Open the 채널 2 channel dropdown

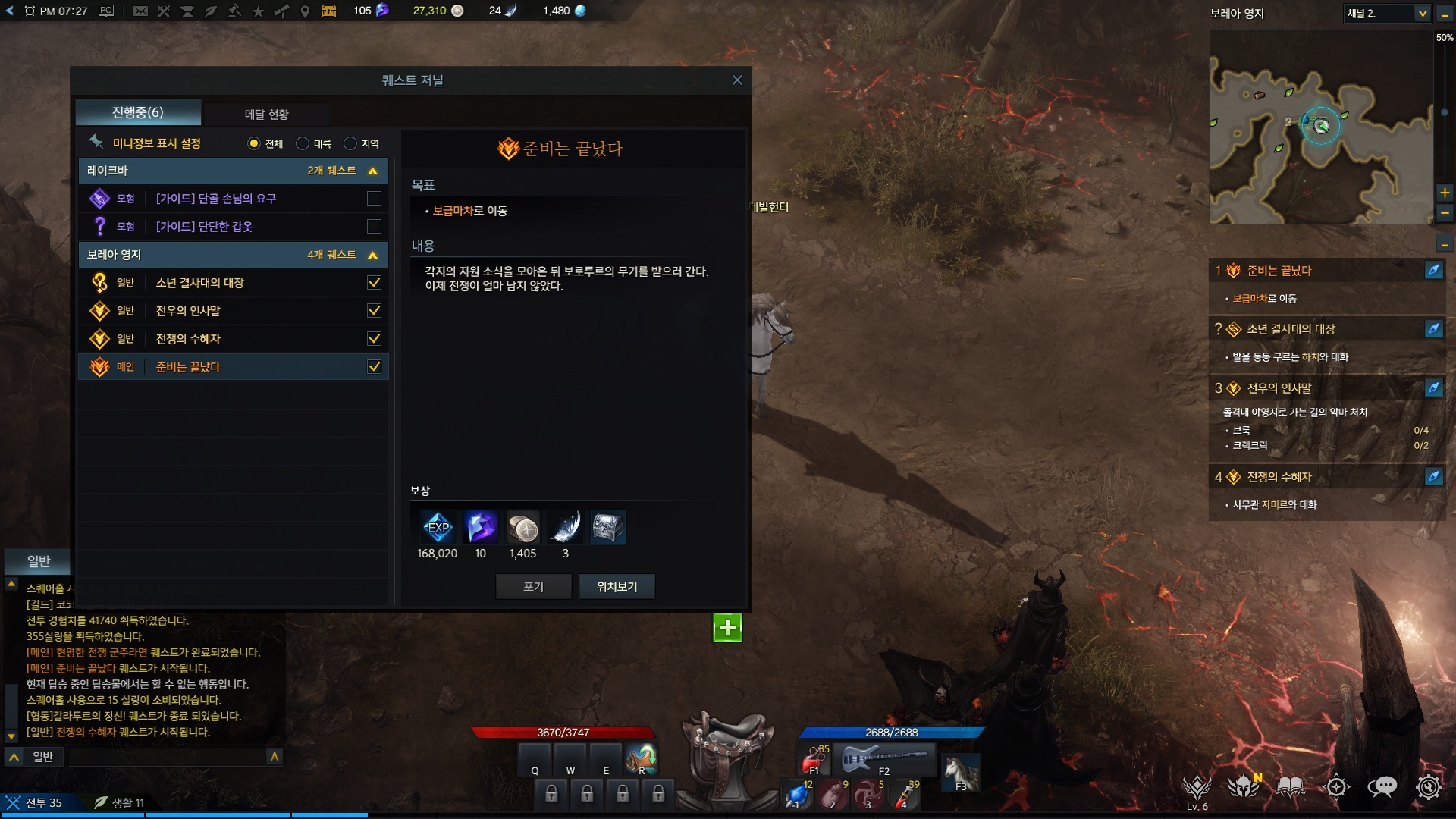pos(1422,14)
